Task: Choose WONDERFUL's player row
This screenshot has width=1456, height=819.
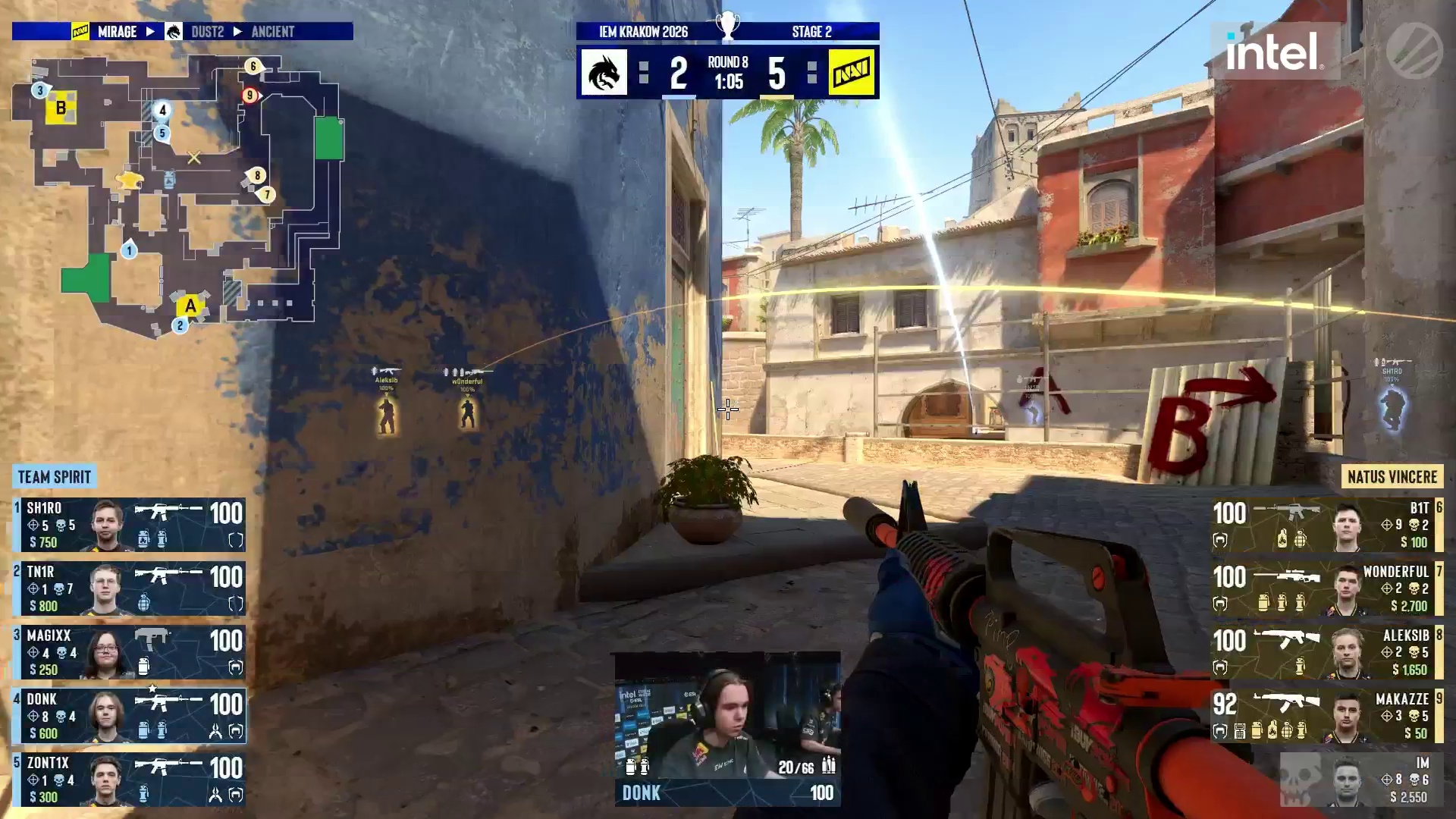Action: (x=1327, y=588)
